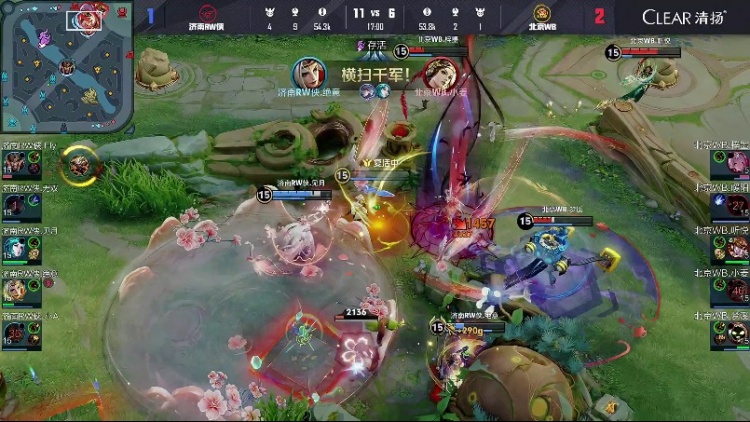Image resolution: width=750 pixels, height=422 pixels.
Task: Select the blonde hero portrait in left team list
Action: pos(15,290)
